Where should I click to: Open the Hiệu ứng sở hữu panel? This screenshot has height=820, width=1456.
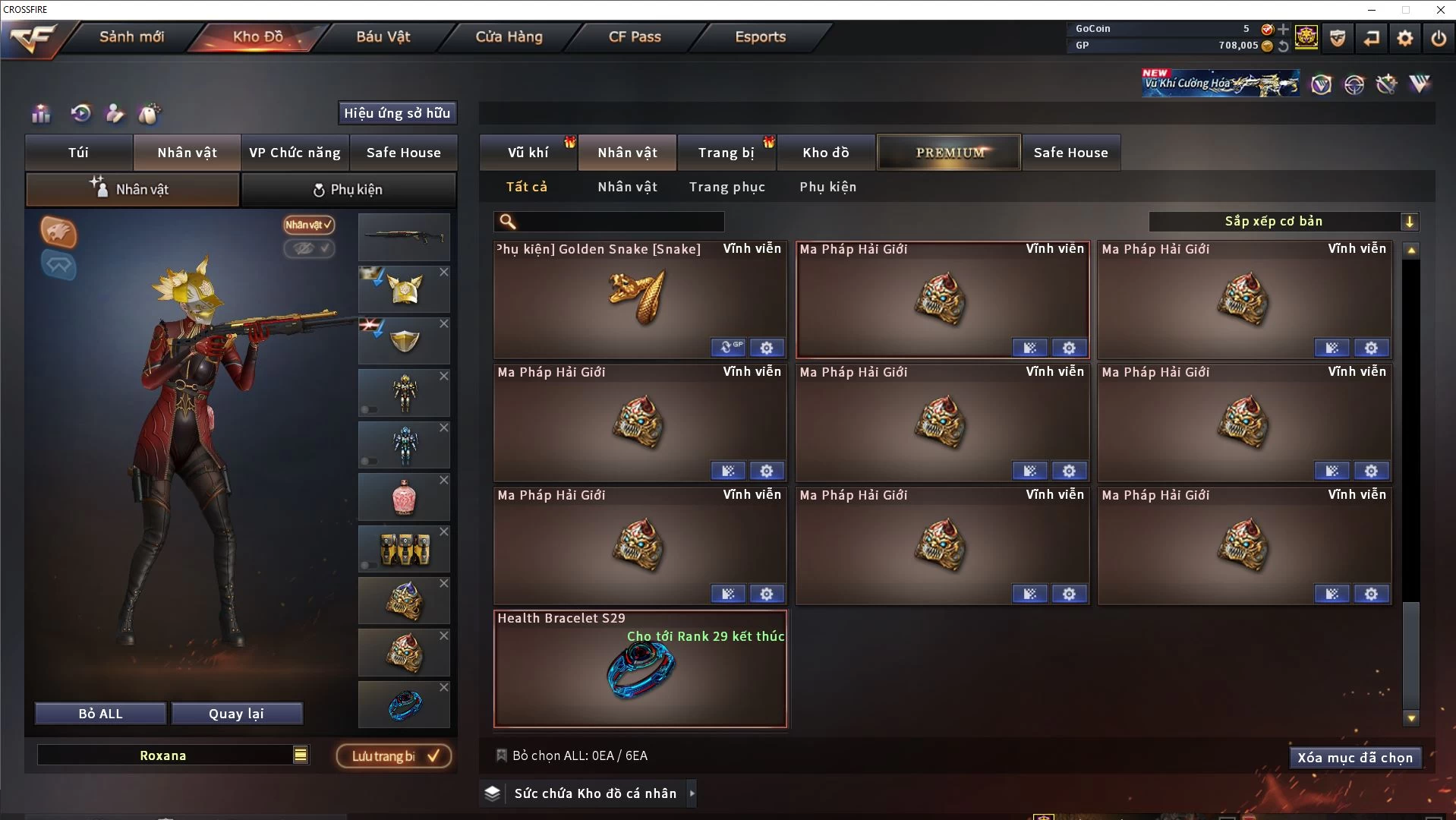397,113
